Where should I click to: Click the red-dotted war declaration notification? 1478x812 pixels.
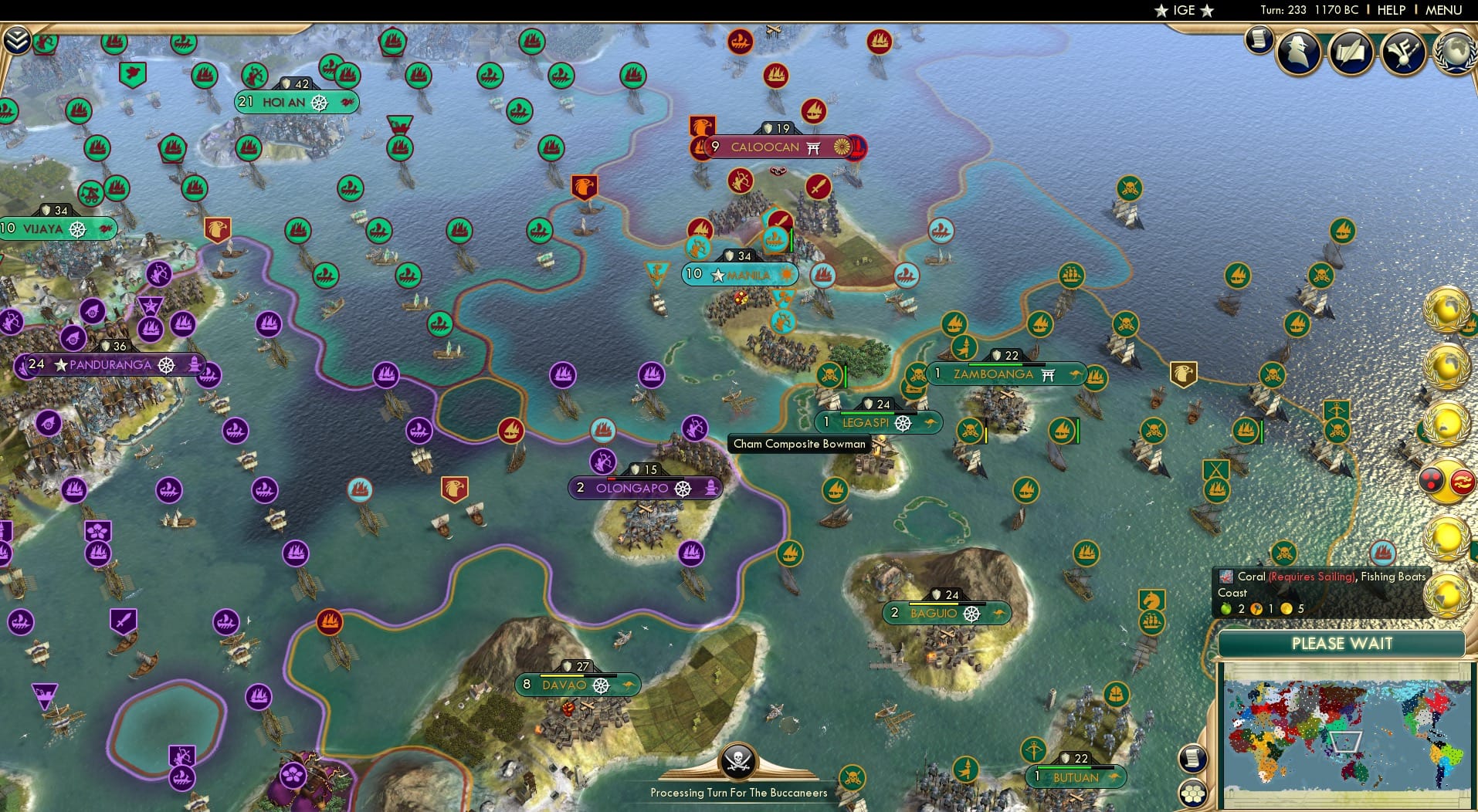(x=1430, y=479)
